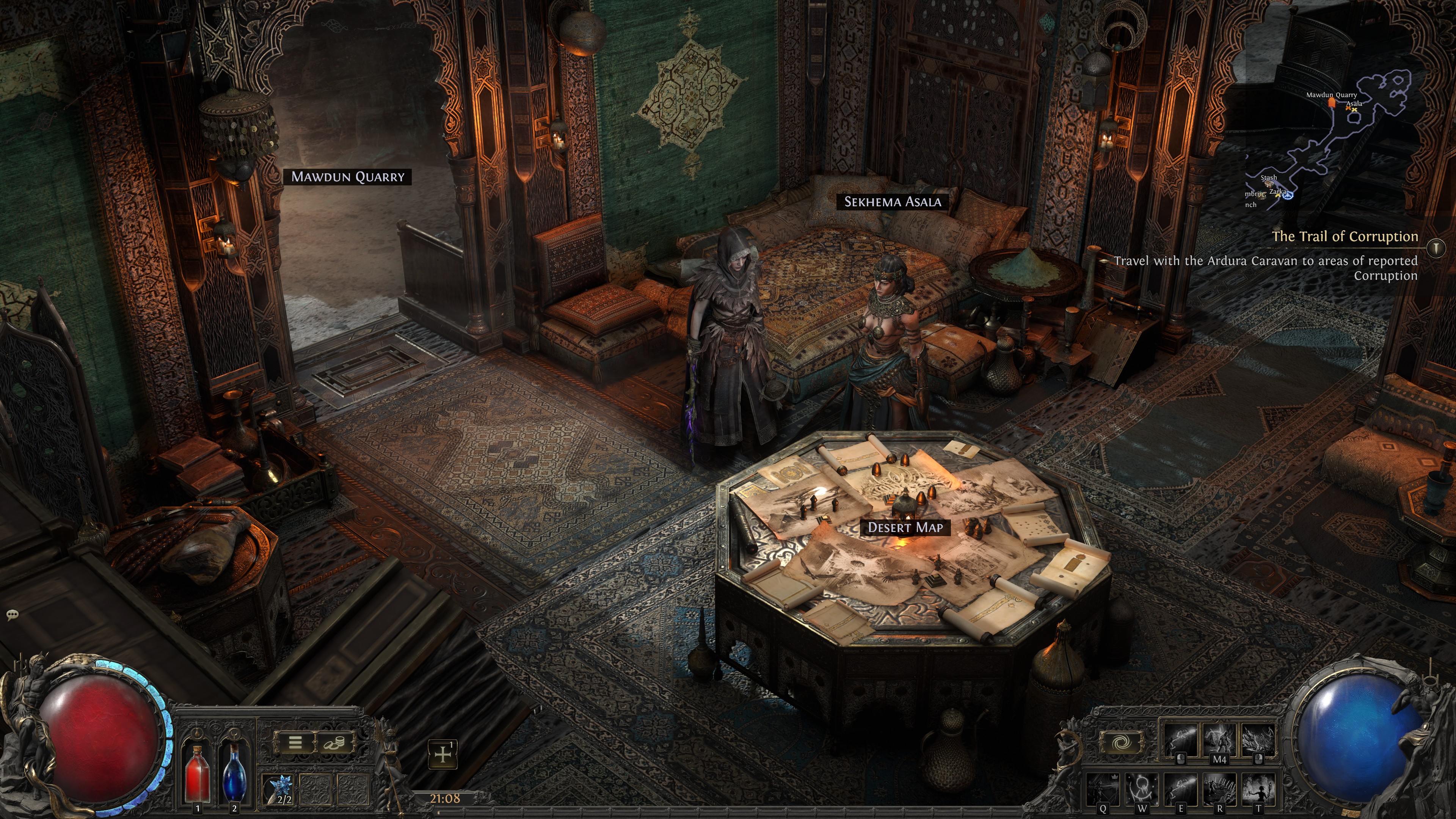The width and height of the screenshot is (1456, 819).
Task: Toggle the quest tracker pin icon
Action: click(x=1436, y=248)
